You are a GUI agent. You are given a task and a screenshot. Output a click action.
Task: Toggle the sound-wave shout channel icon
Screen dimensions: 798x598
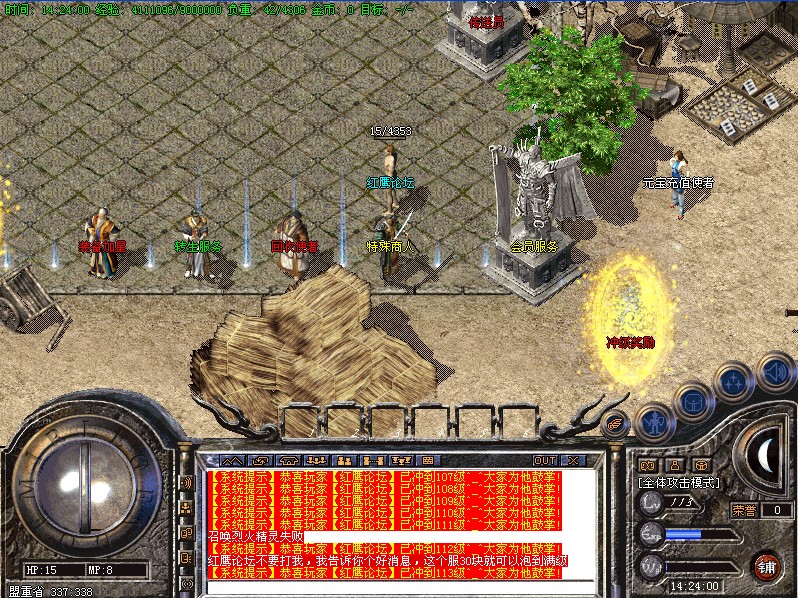pyautogui.click(x=186, y=483)
